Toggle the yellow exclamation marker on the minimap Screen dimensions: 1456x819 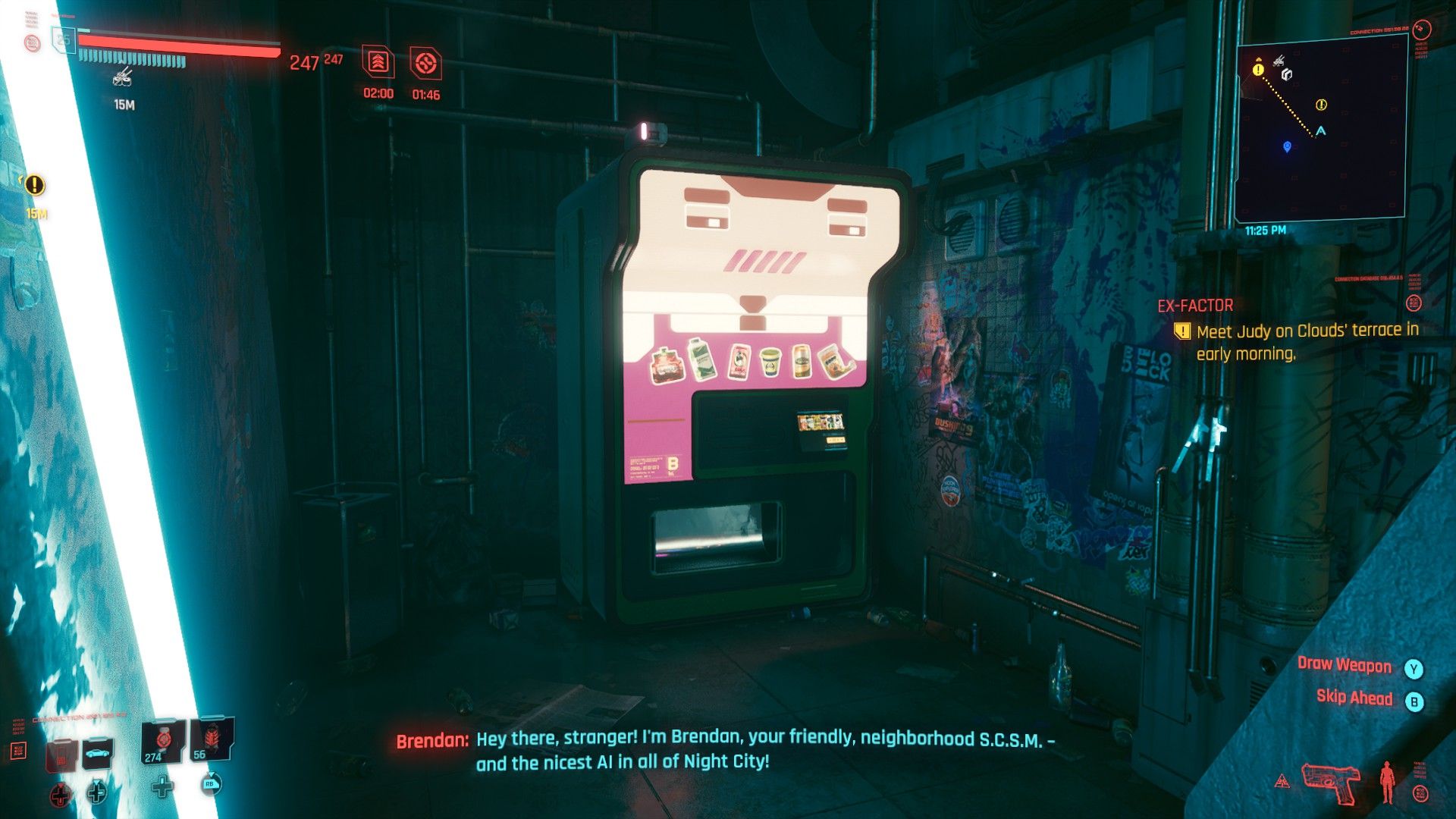1258,70
